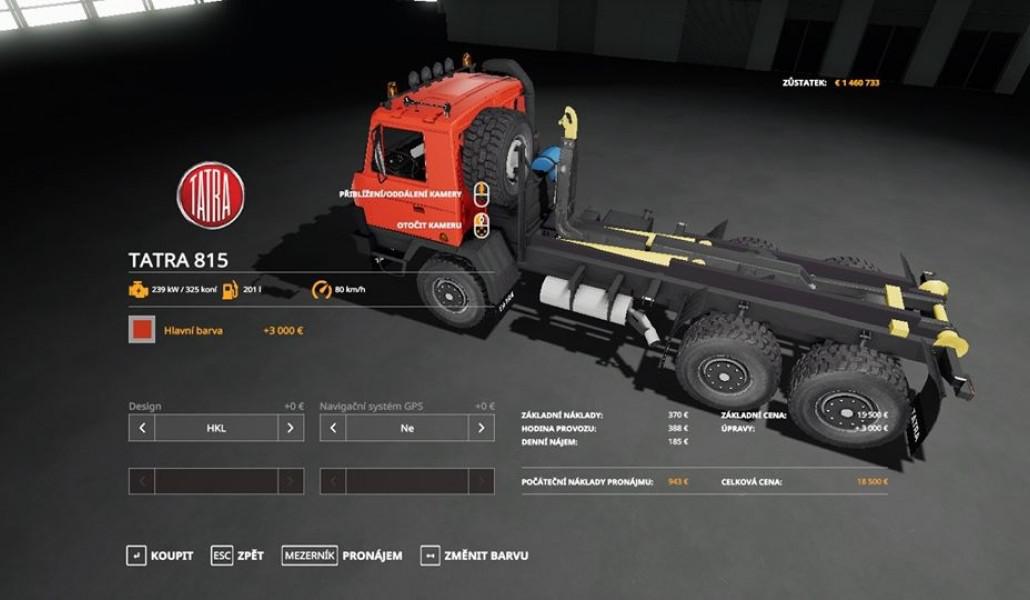Click left arrow of Navigační systém GPS
The image size is (1030, 600).
click(333, 428)
